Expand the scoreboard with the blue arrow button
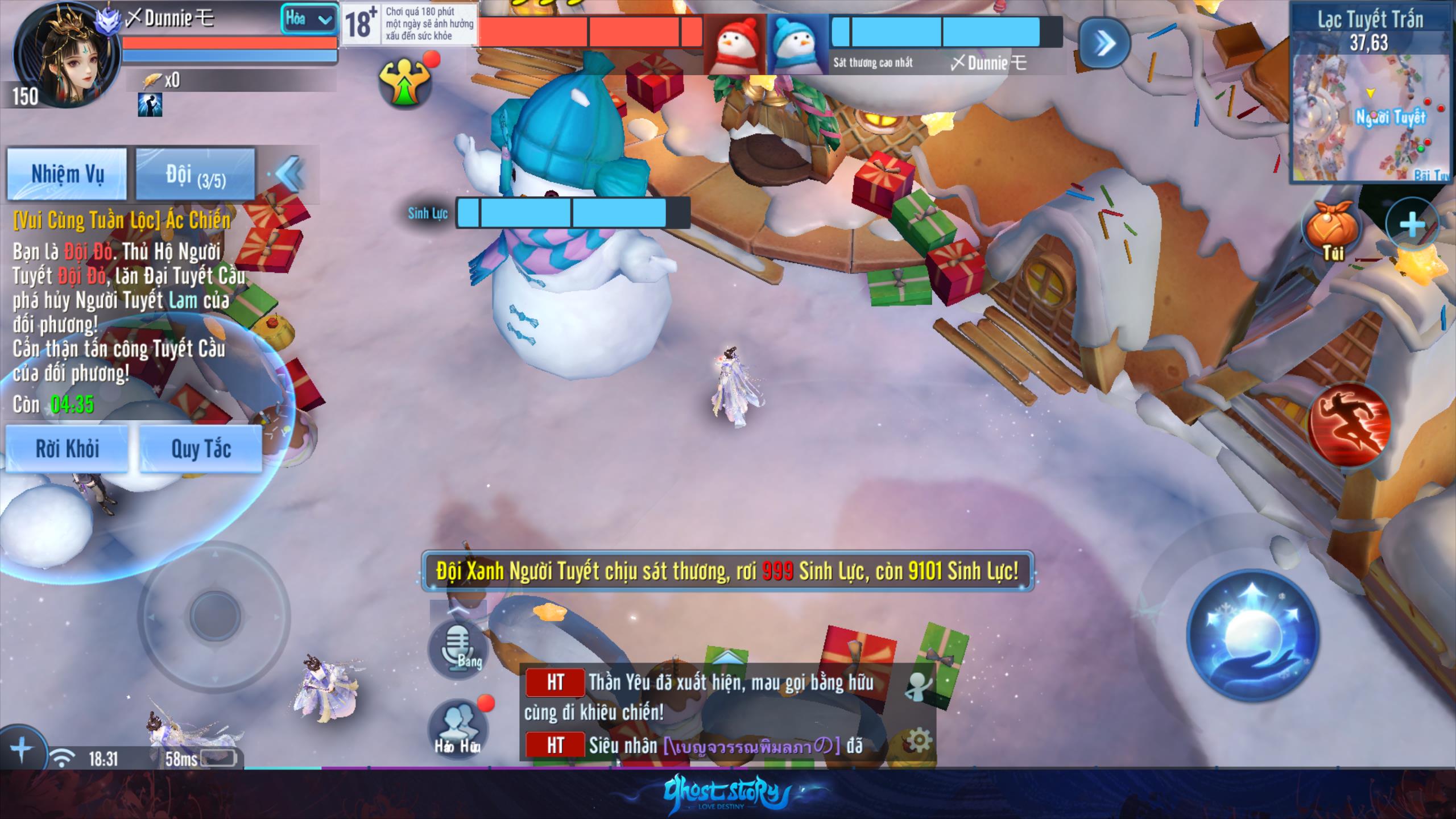The height and width of the screenshot is (819, 1456). click(x=1104, y=44)
